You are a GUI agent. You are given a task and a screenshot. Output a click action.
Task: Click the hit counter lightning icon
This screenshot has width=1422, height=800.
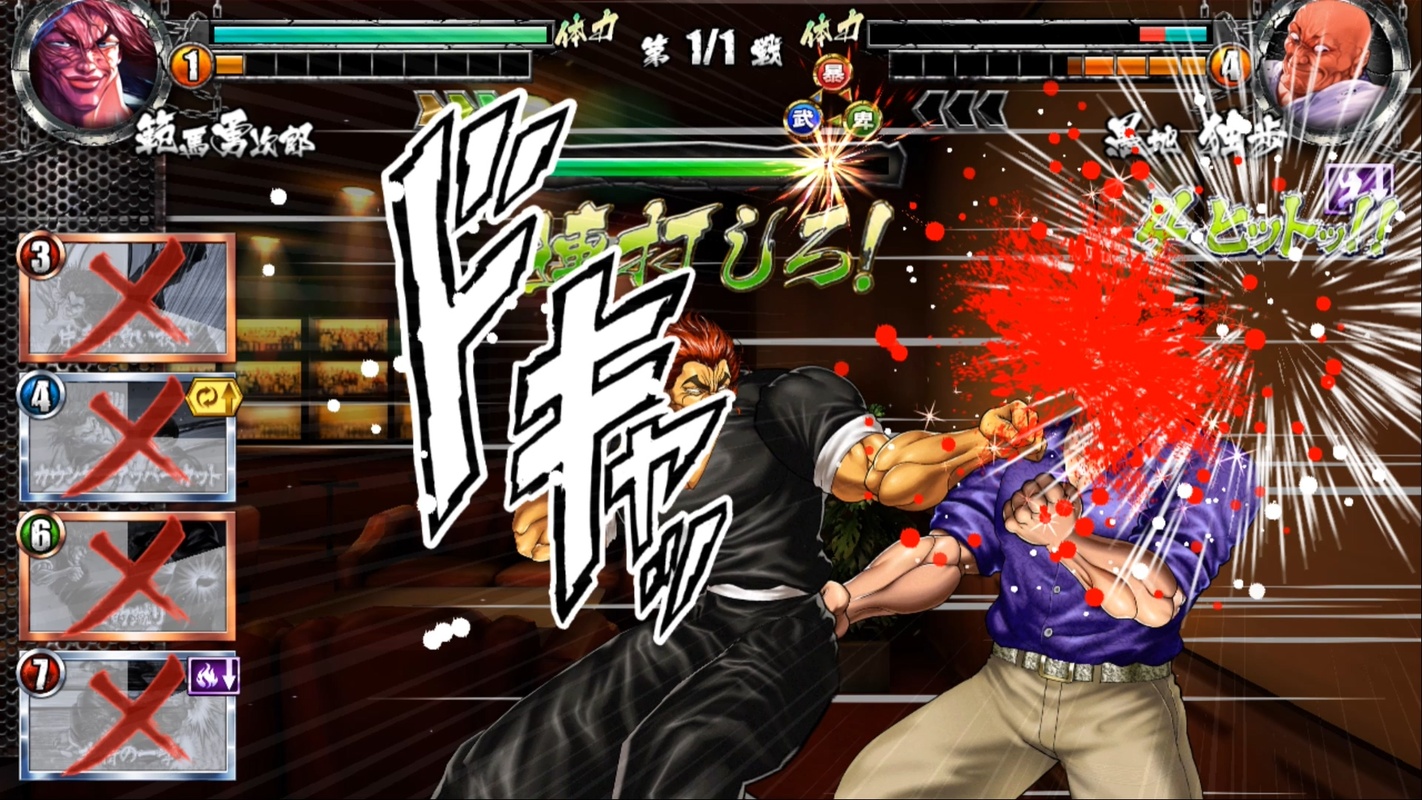pos(1360,186)
